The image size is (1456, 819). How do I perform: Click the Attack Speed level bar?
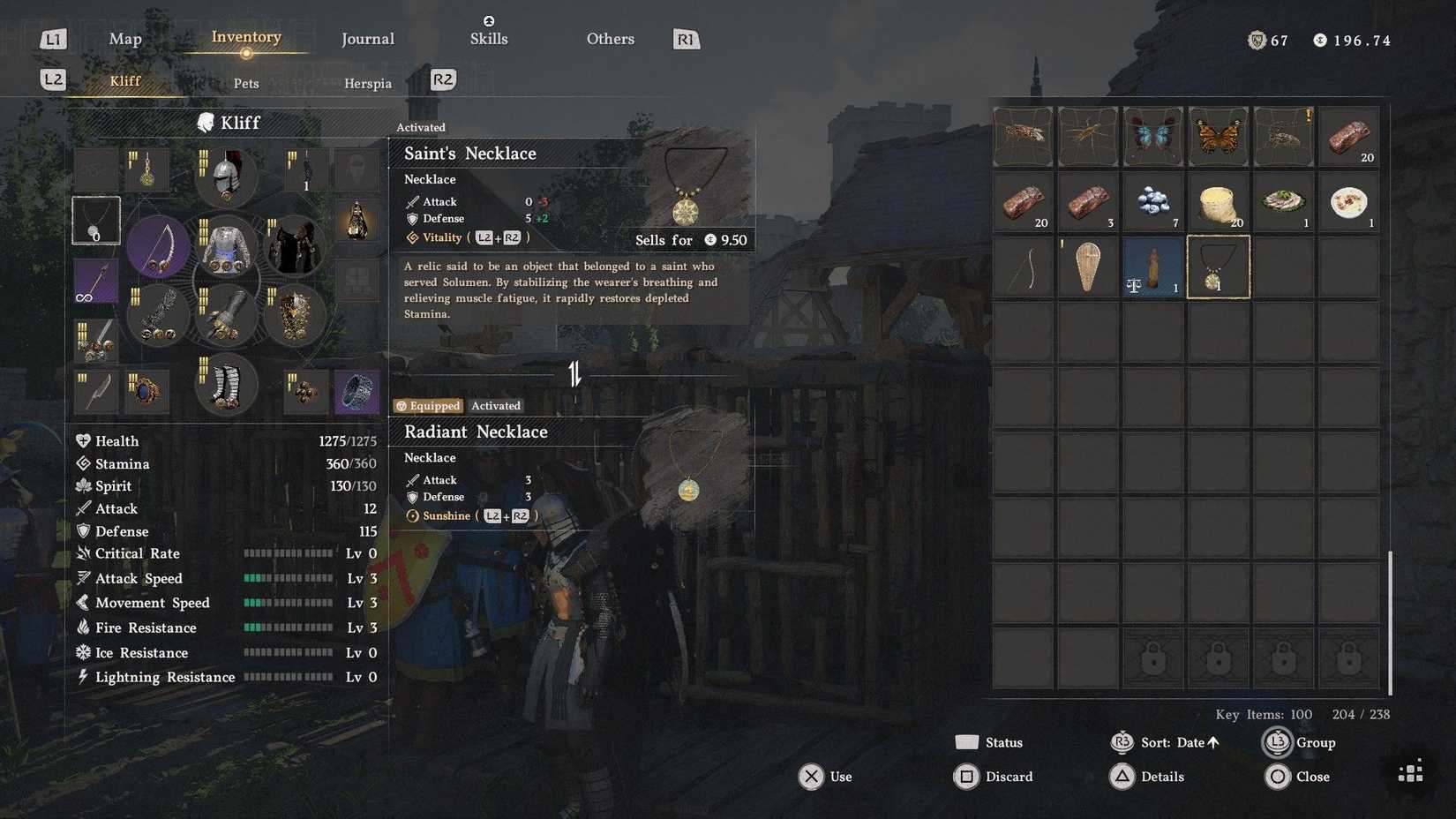tap(289, 578)
